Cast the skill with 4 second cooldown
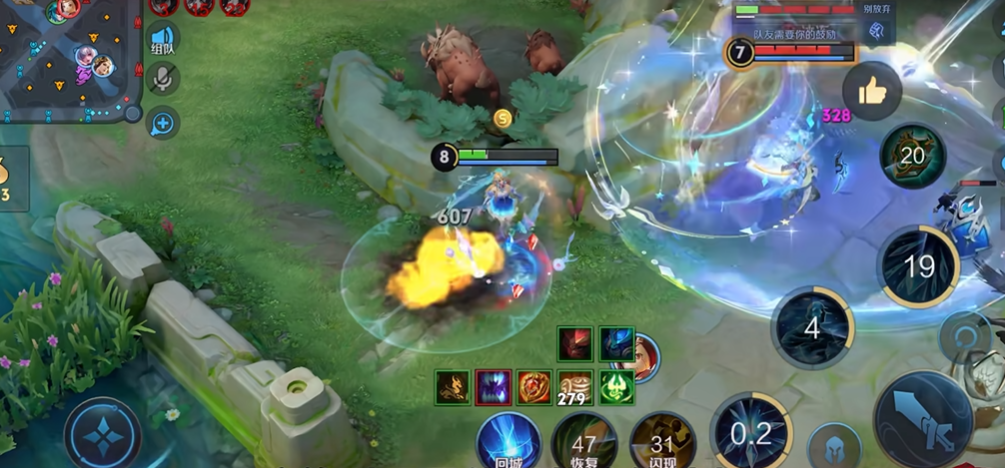 pyautogui.click(x=812, y=328)
